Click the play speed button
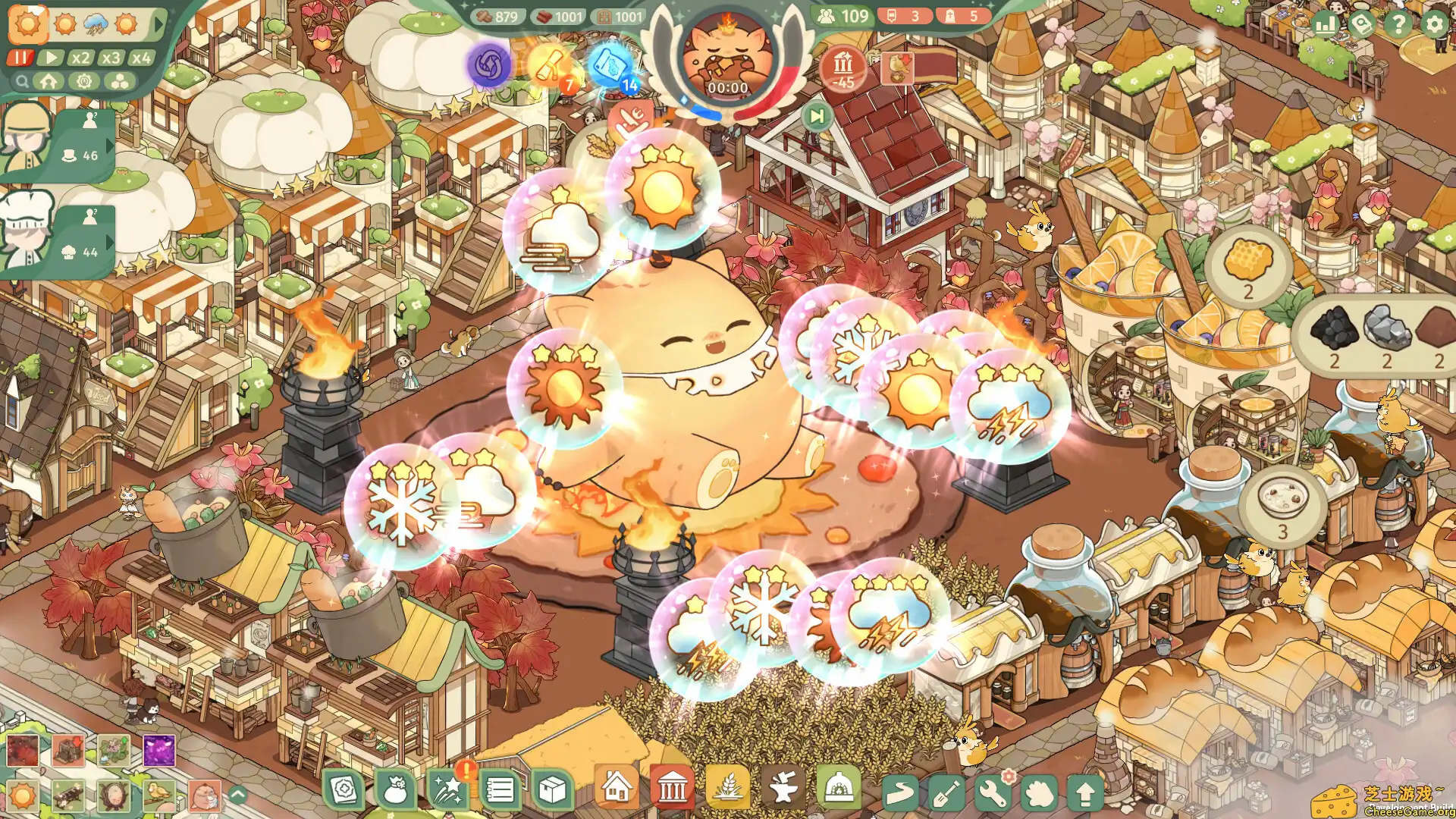 pyautogui.click(x=49, y=57)
